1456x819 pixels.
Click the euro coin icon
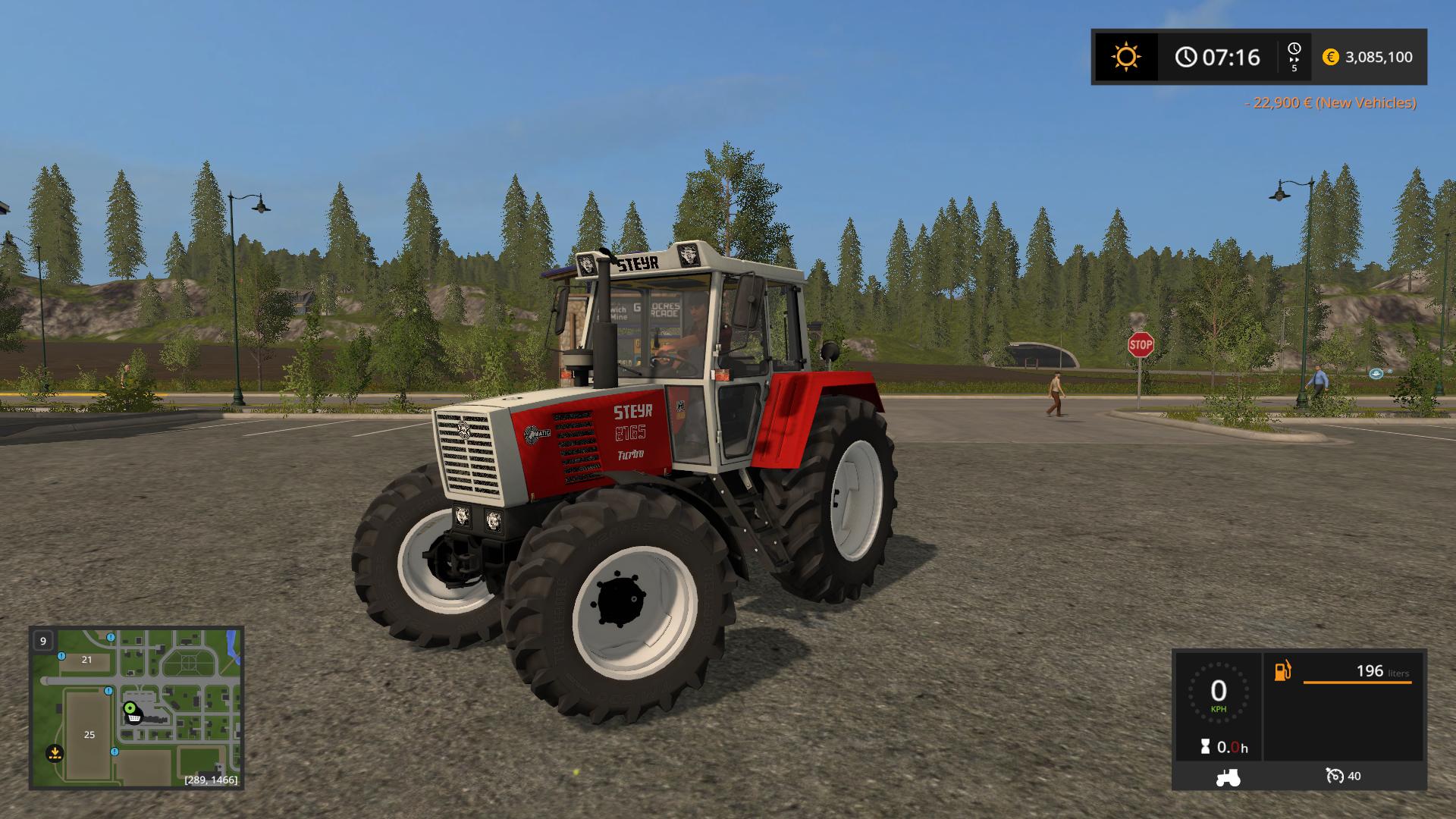click(x=1331, y=57)
